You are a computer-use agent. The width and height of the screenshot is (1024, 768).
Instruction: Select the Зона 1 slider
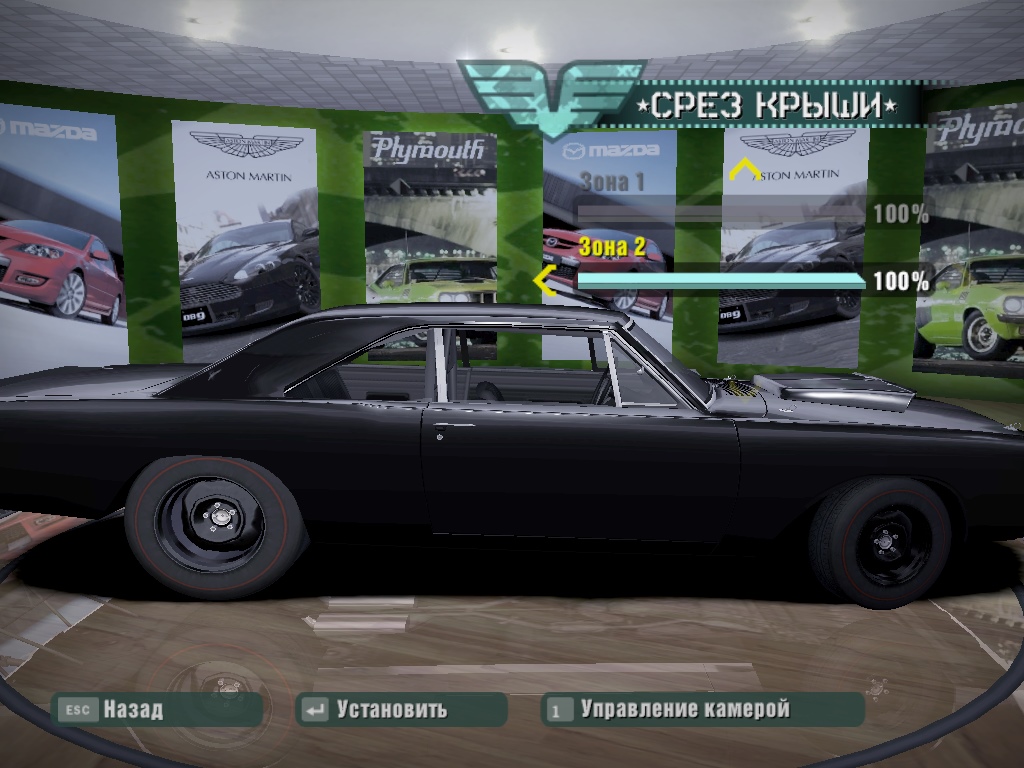[x=720, y=213]
